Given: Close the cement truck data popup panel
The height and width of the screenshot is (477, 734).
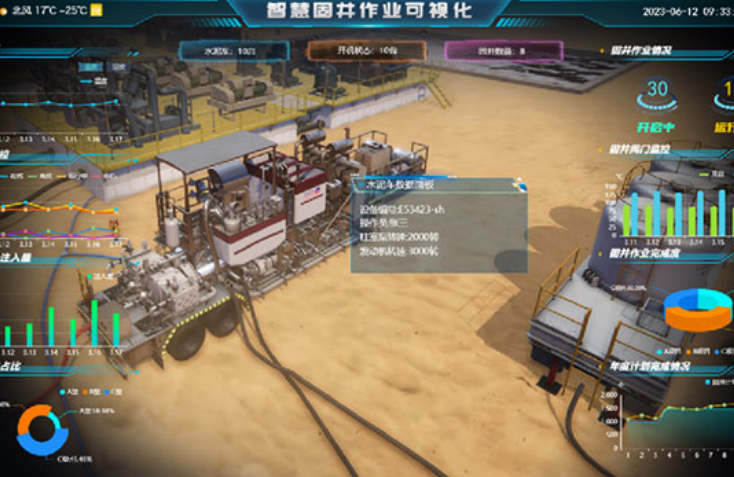Looking at the screenshot, I should [519, 183].
